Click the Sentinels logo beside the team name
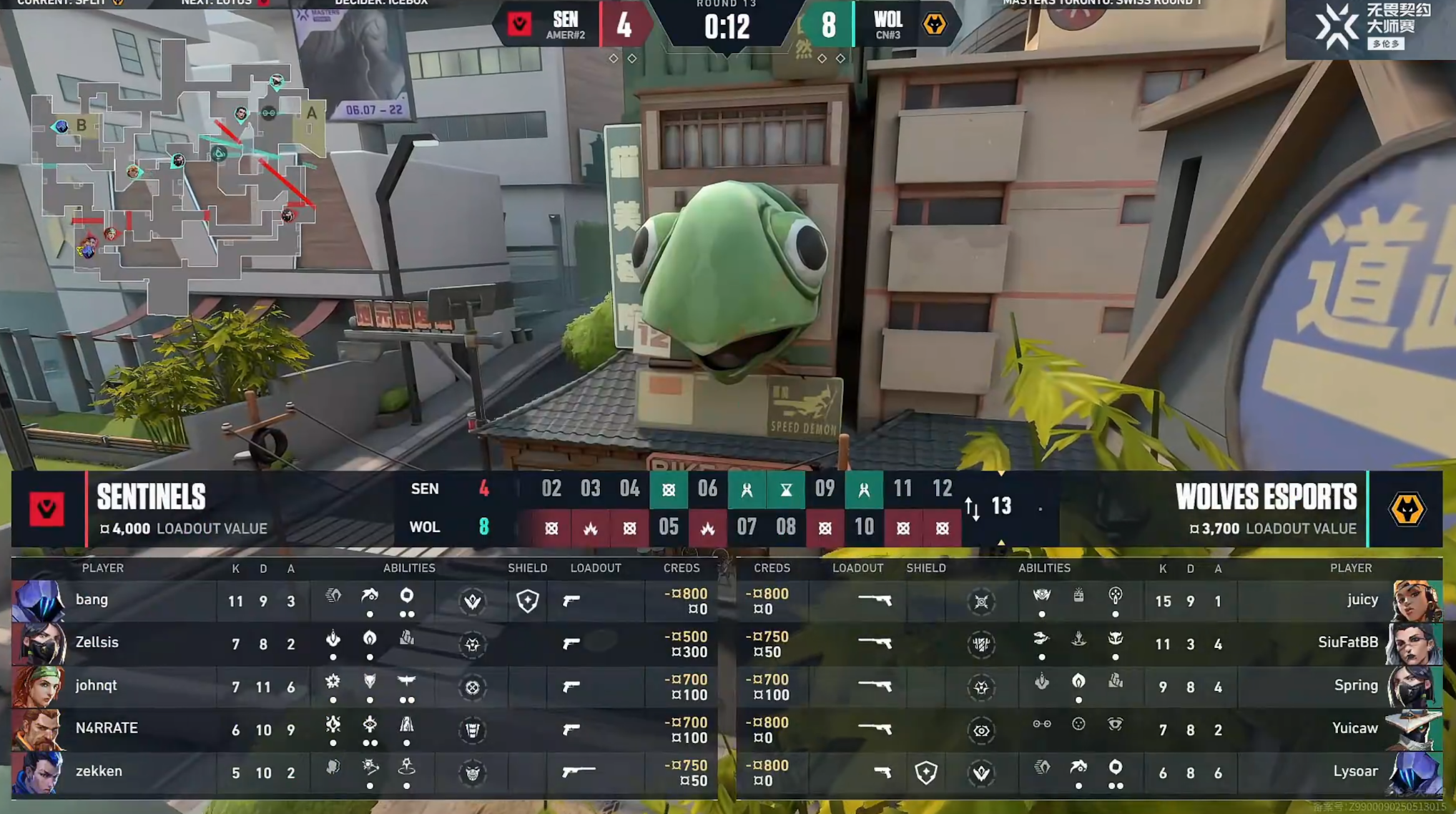The image size is (1456, 814). pos(47,509)
